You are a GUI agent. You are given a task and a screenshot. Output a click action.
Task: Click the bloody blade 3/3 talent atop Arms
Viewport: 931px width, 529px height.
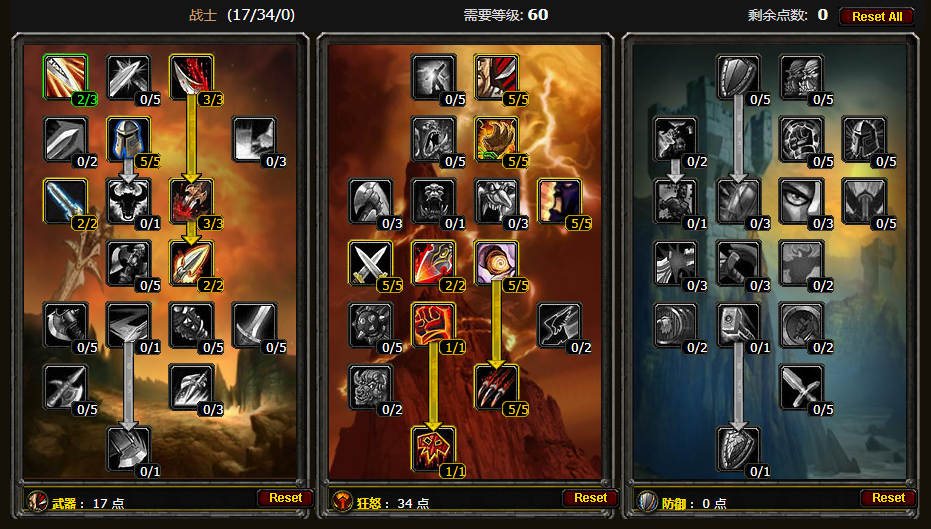pos(190,77)
